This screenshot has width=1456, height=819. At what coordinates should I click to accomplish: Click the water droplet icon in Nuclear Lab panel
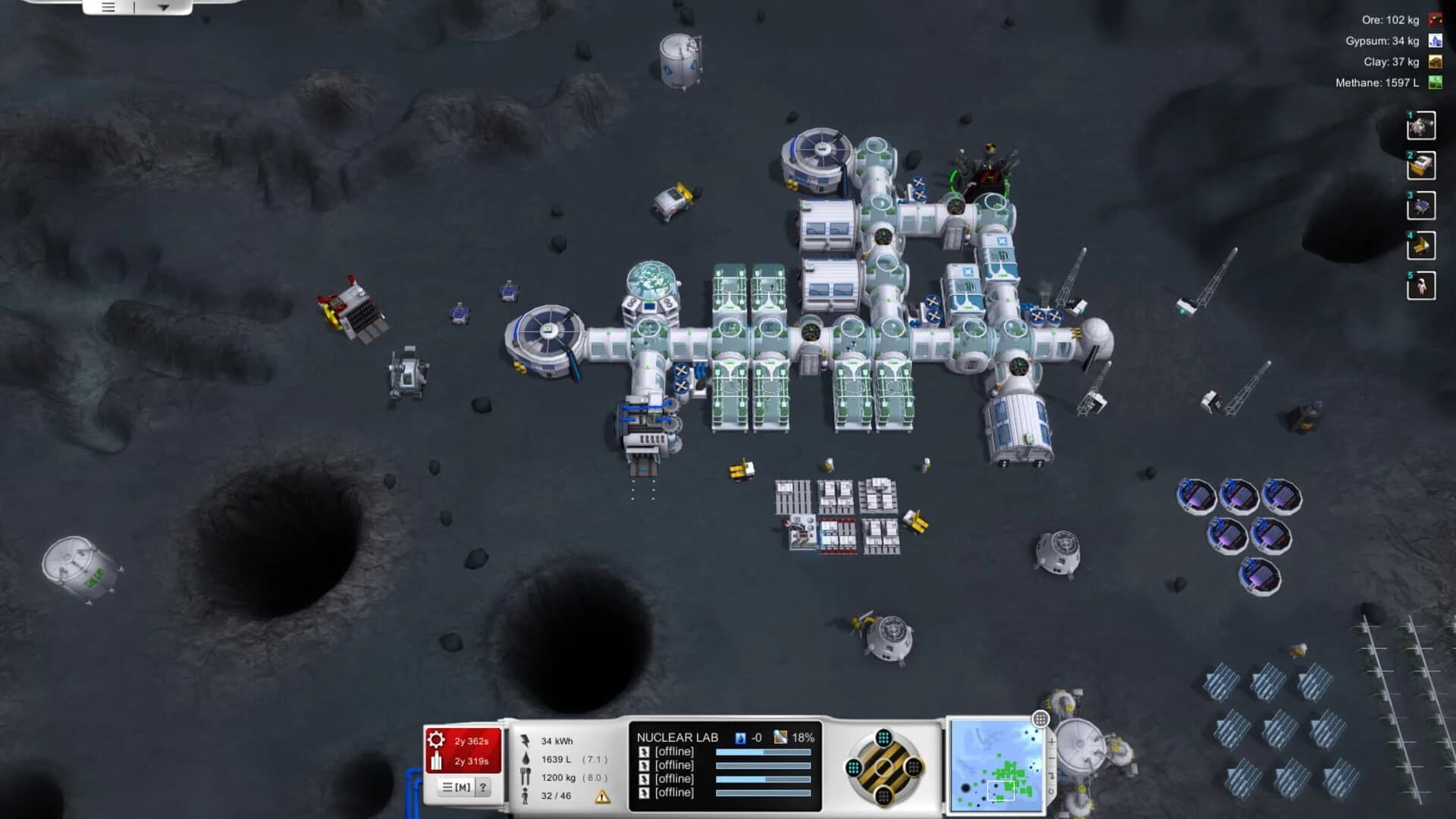coord(740,739)
